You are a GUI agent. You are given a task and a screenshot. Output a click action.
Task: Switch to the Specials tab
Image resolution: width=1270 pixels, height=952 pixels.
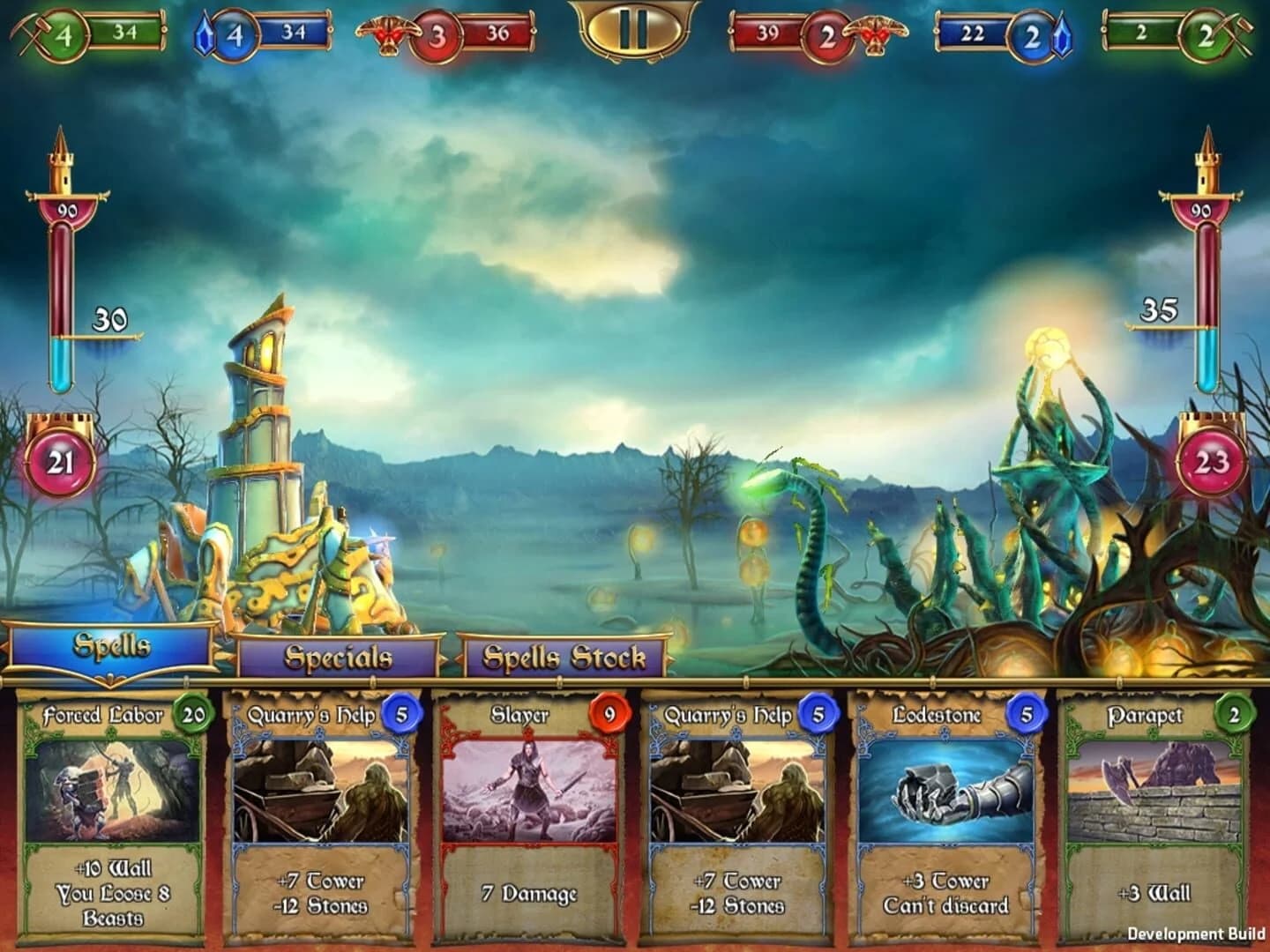(x=337, y=658)
